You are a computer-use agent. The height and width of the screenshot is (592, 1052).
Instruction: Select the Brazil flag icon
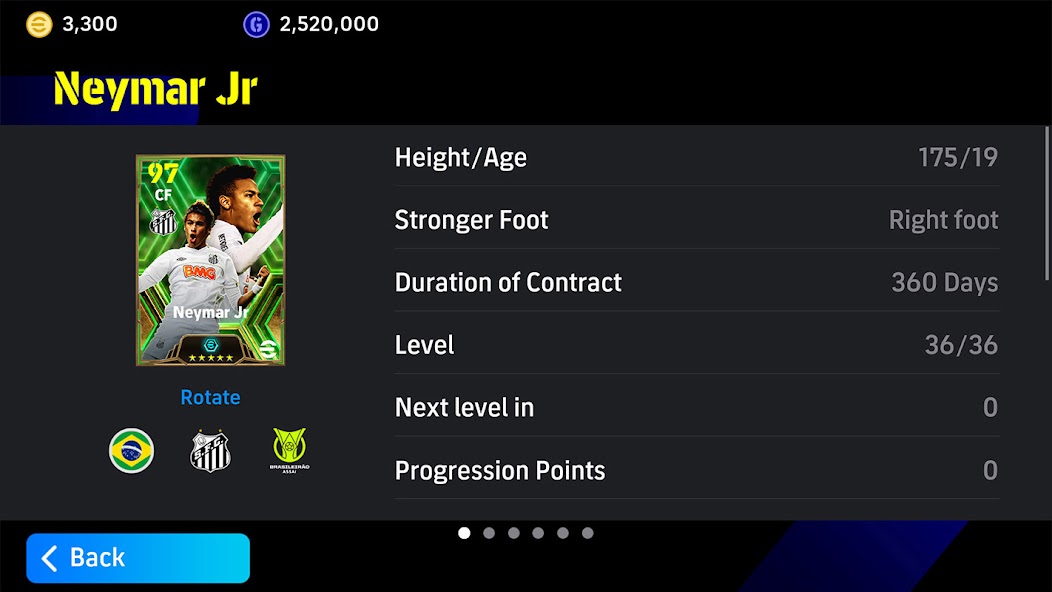tap(131, 450)
